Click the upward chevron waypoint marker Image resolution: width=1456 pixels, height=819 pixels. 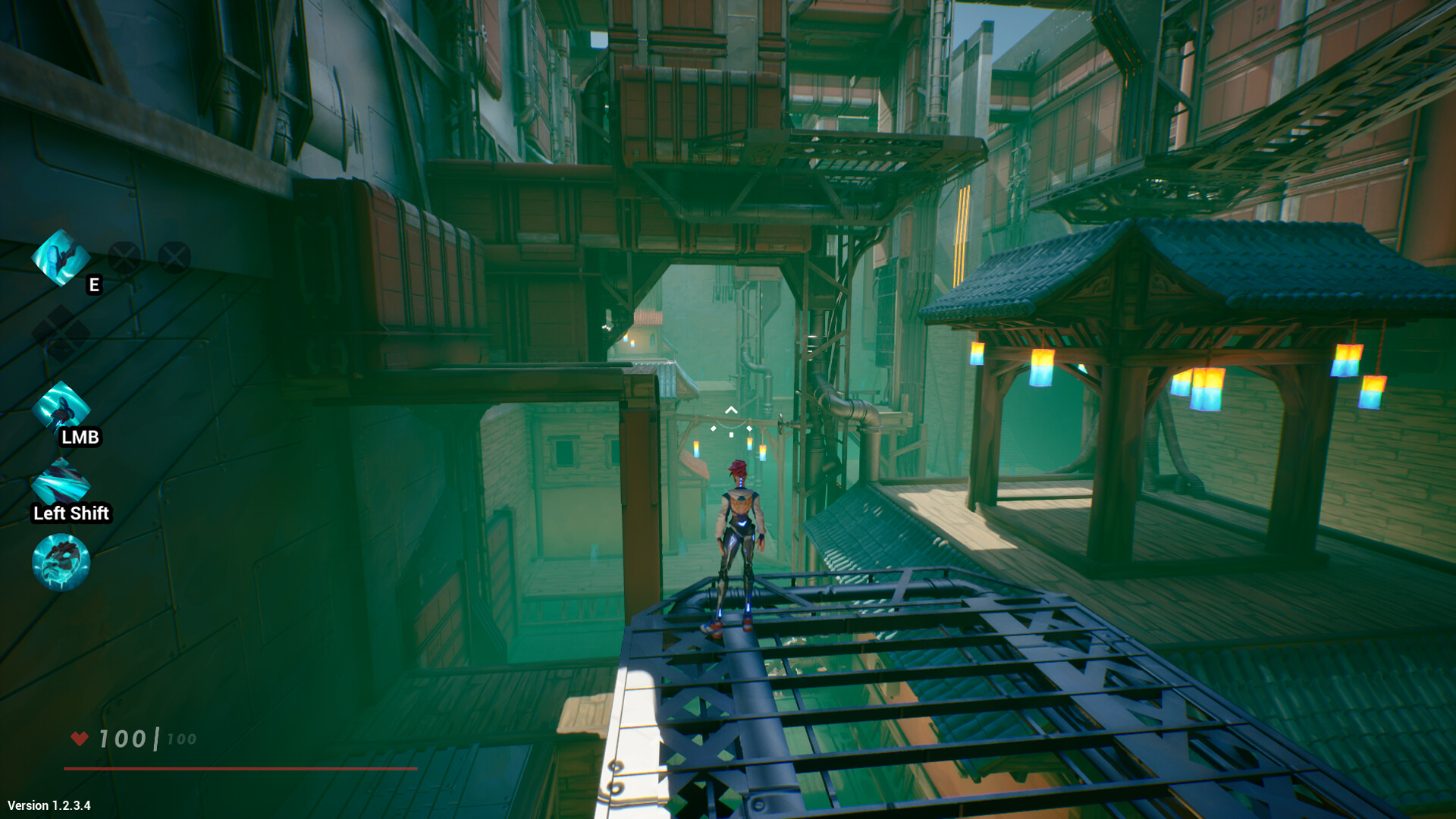(730, 409)
